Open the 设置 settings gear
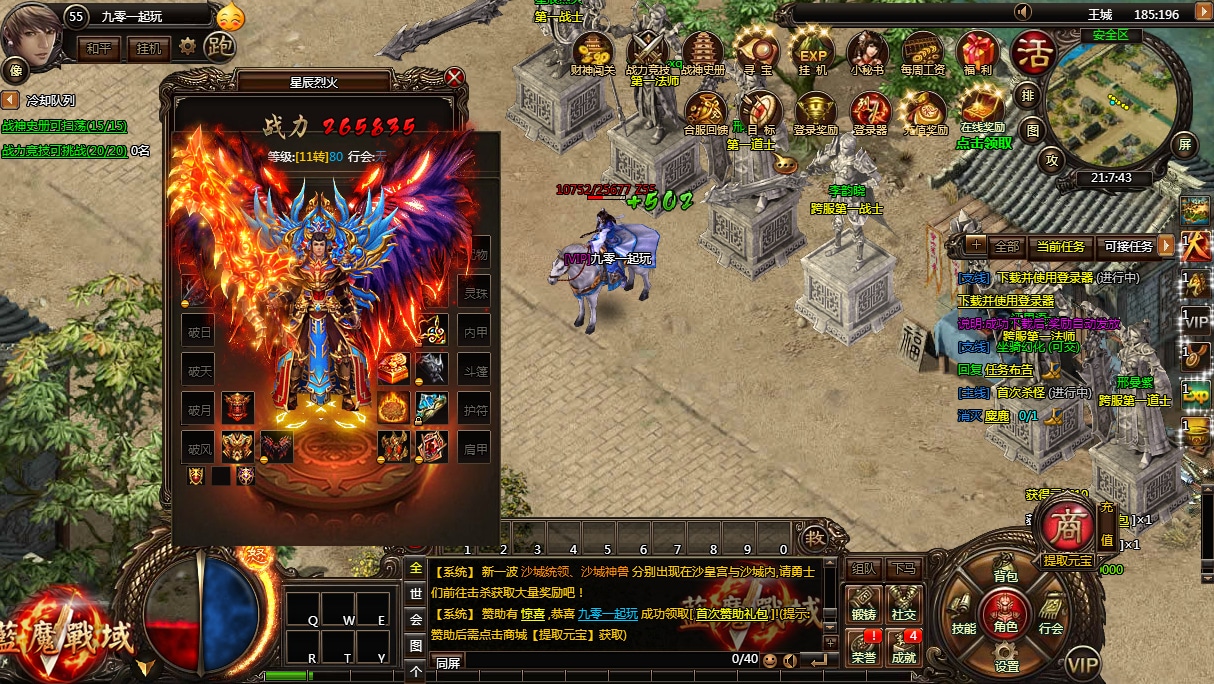Image resolution: width=1214 pixels, height=684 pixels. (1006, 658)
